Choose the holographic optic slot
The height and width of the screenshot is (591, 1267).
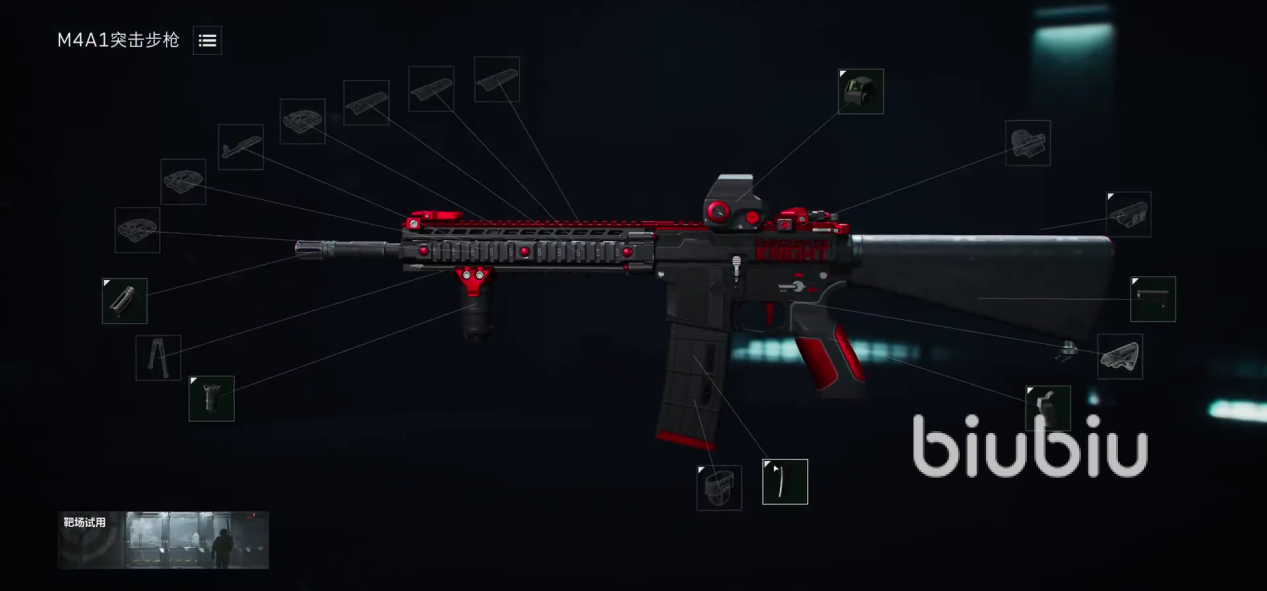click(x=860, y=91)
